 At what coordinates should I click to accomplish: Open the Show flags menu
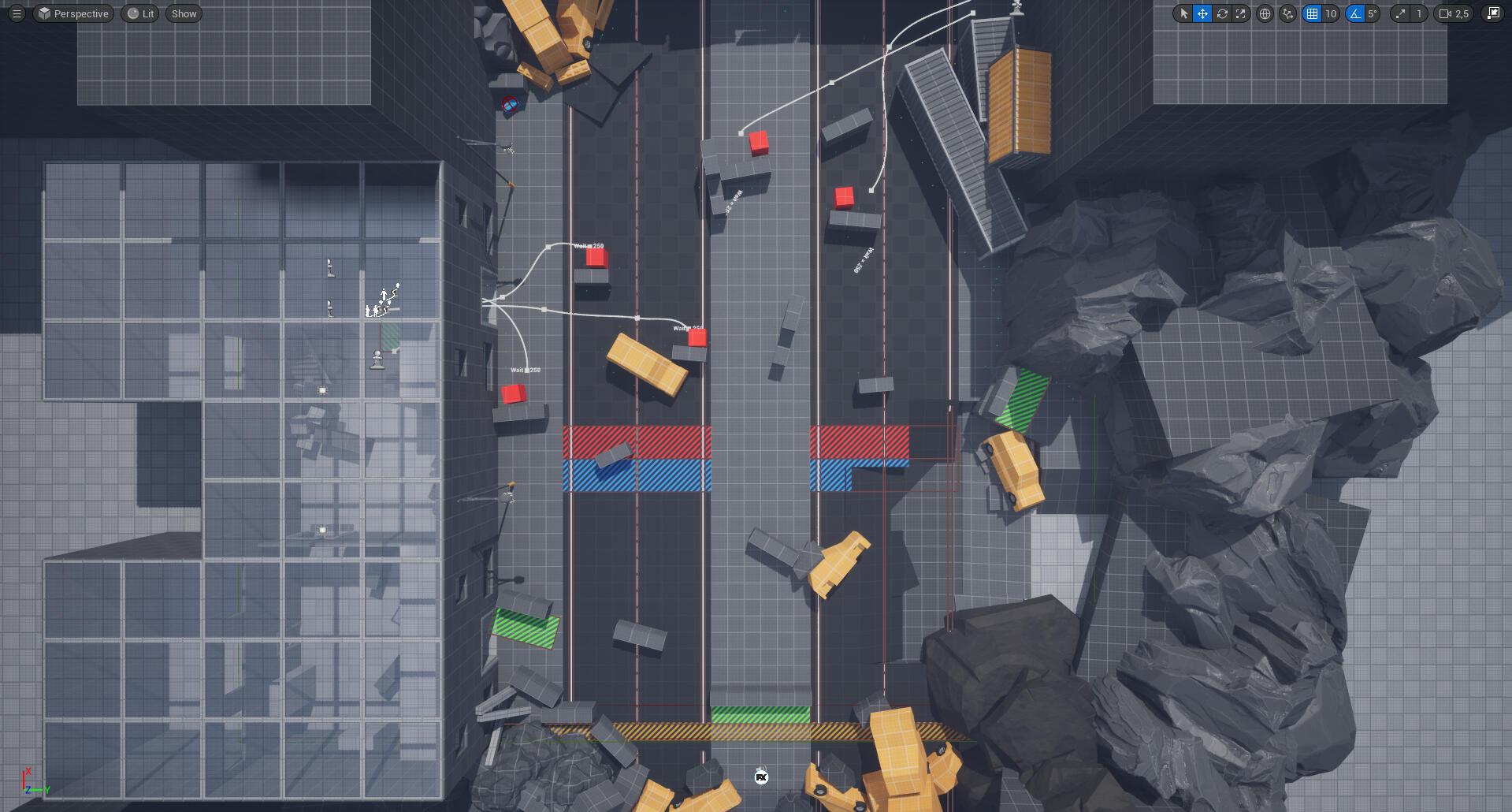point(183,13)
